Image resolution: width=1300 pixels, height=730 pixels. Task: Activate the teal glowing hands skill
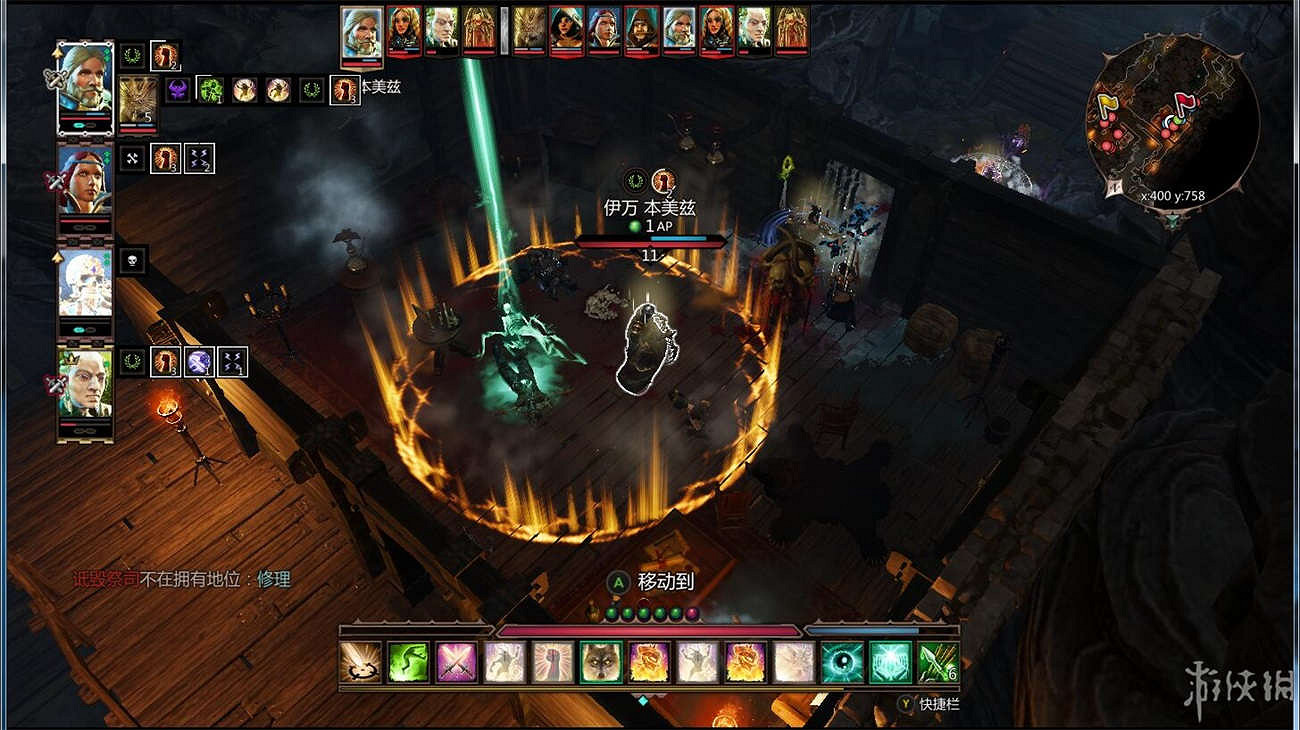pos(890,662)
